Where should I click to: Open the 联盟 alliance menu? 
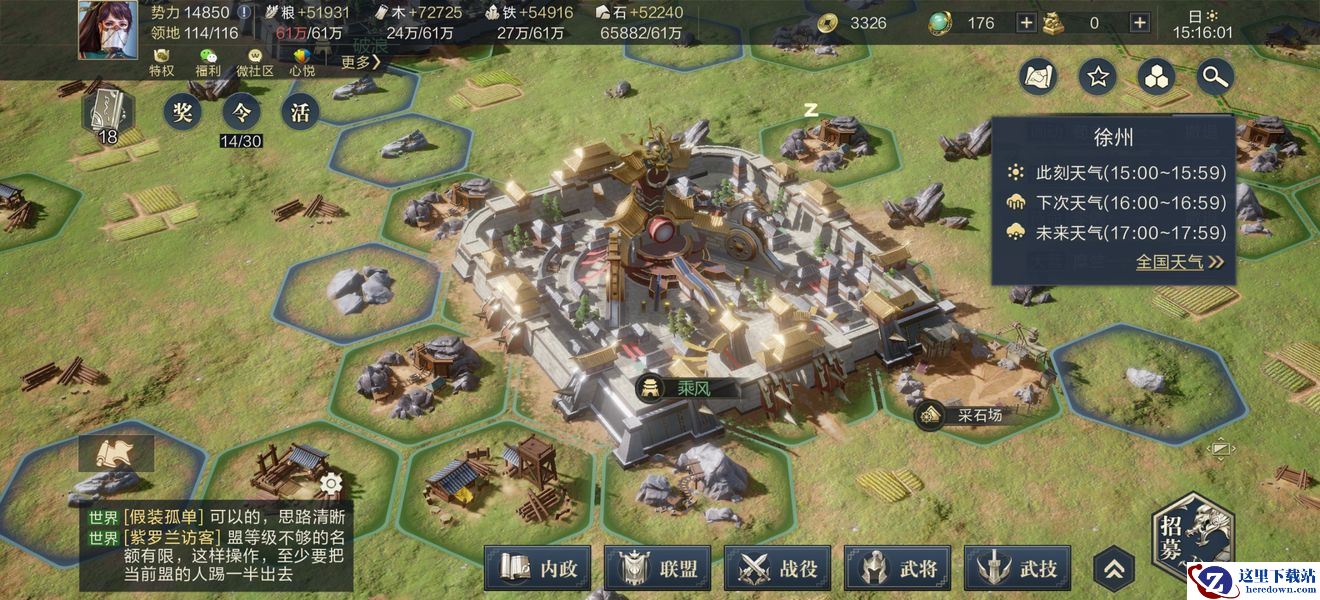(657, 568)
